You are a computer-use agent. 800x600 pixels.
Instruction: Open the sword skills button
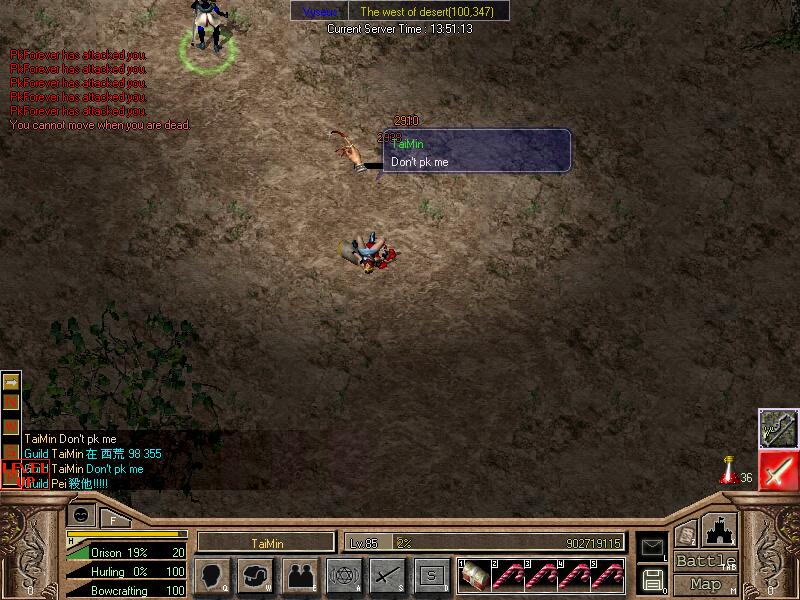(387, 575)
